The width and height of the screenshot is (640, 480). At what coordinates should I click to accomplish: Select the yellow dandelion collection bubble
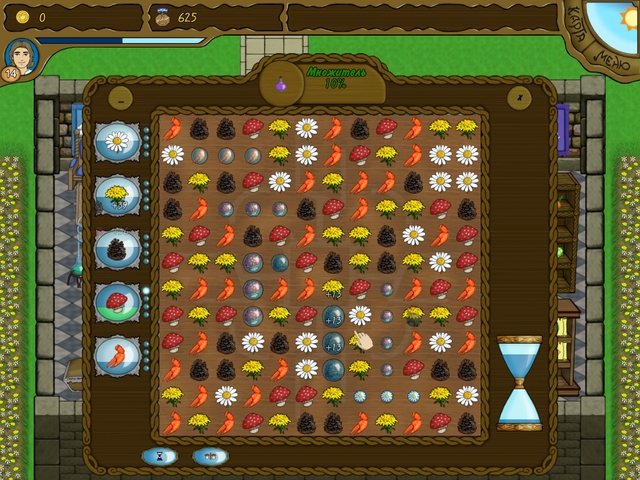(x=117, y=195)
